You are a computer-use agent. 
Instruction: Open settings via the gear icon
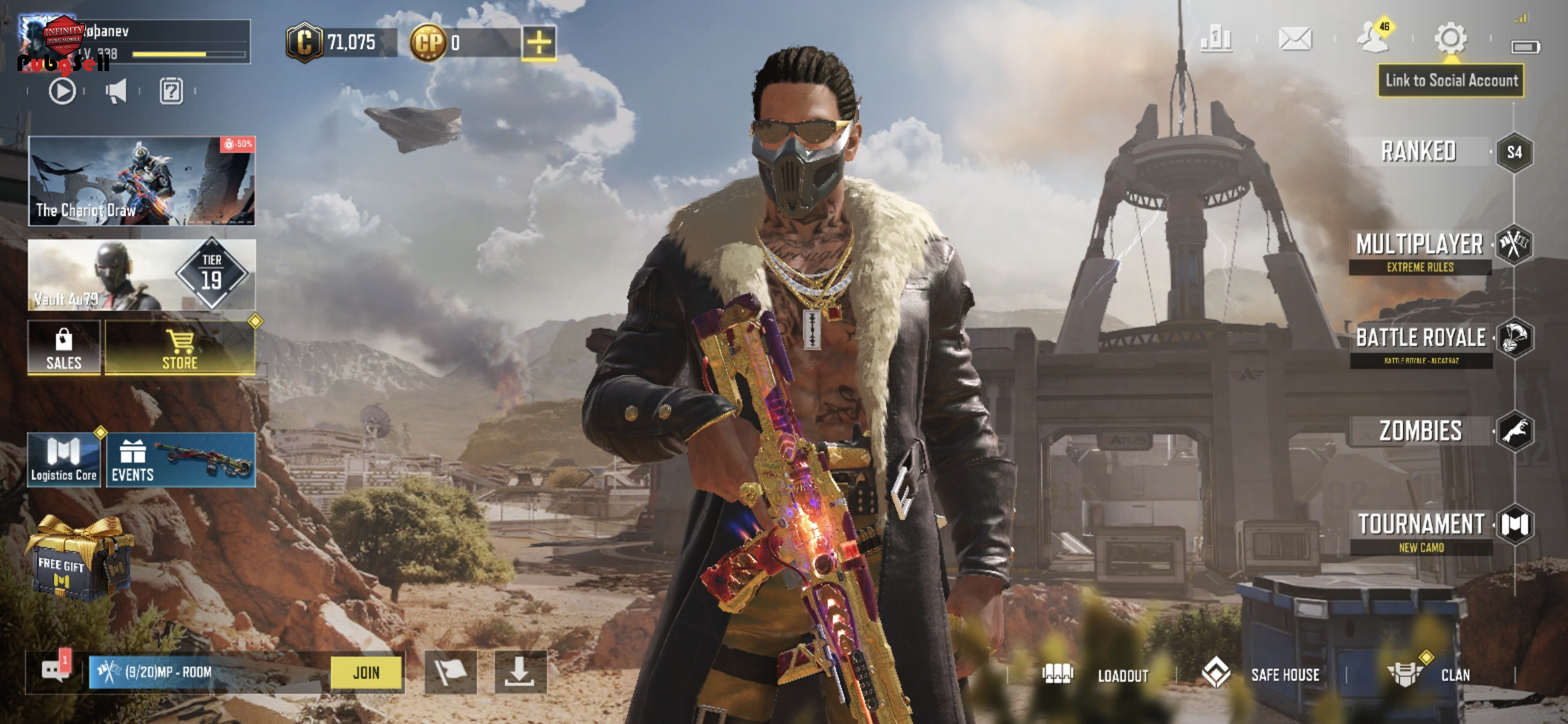[x=1451, y=38]
